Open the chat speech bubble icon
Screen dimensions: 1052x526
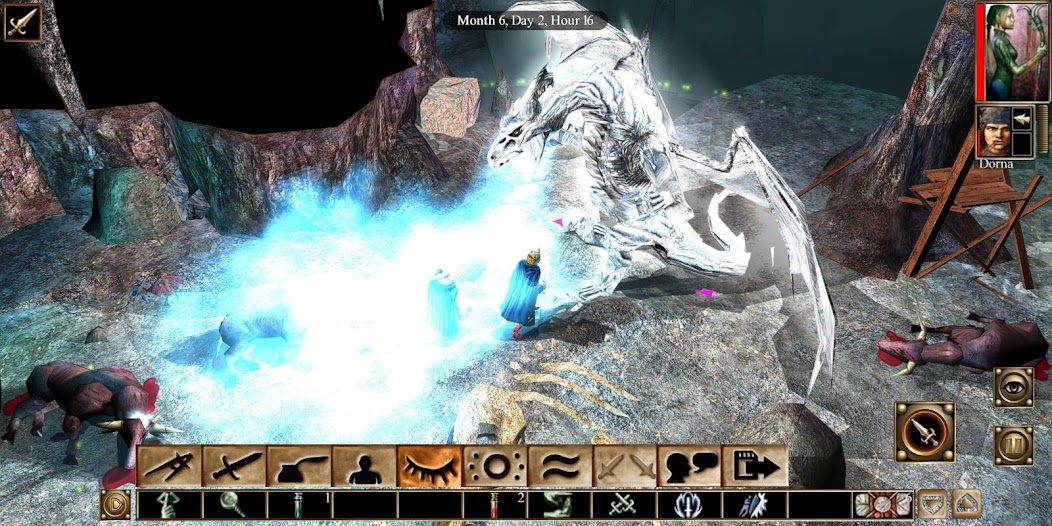tap(688, 466)
